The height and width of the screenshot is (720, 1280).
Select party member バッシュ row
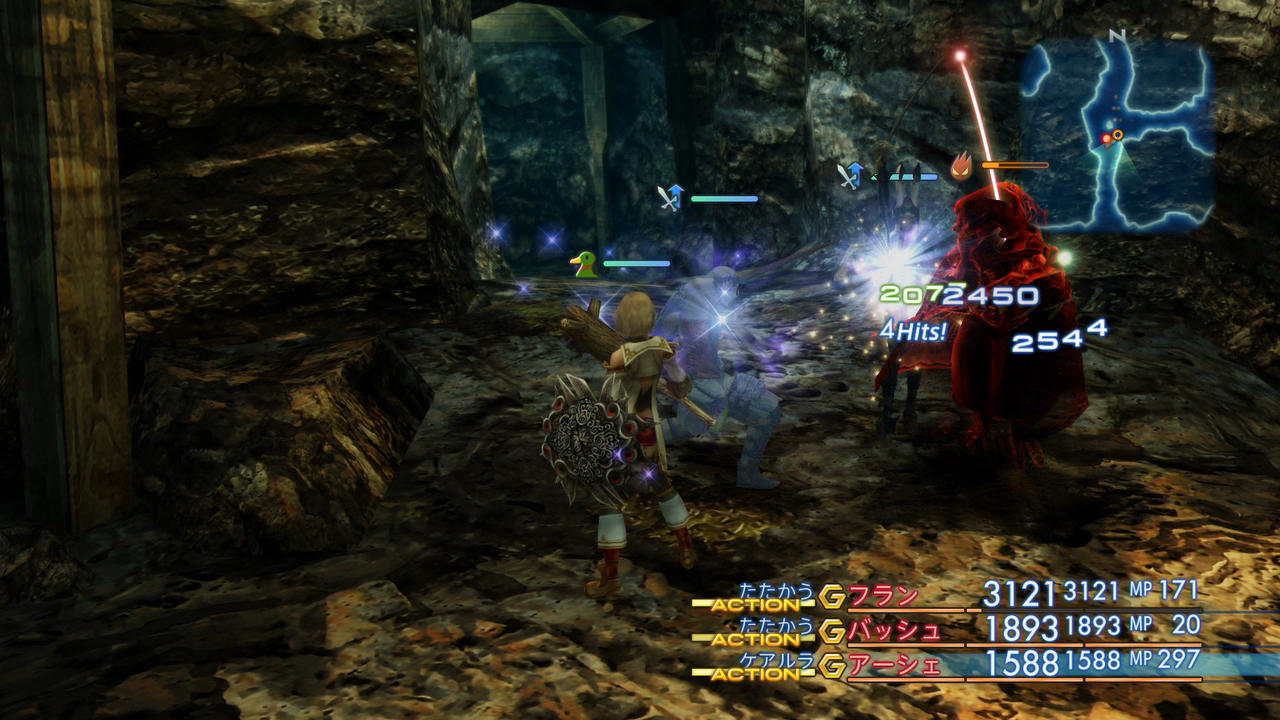(895, 630)
